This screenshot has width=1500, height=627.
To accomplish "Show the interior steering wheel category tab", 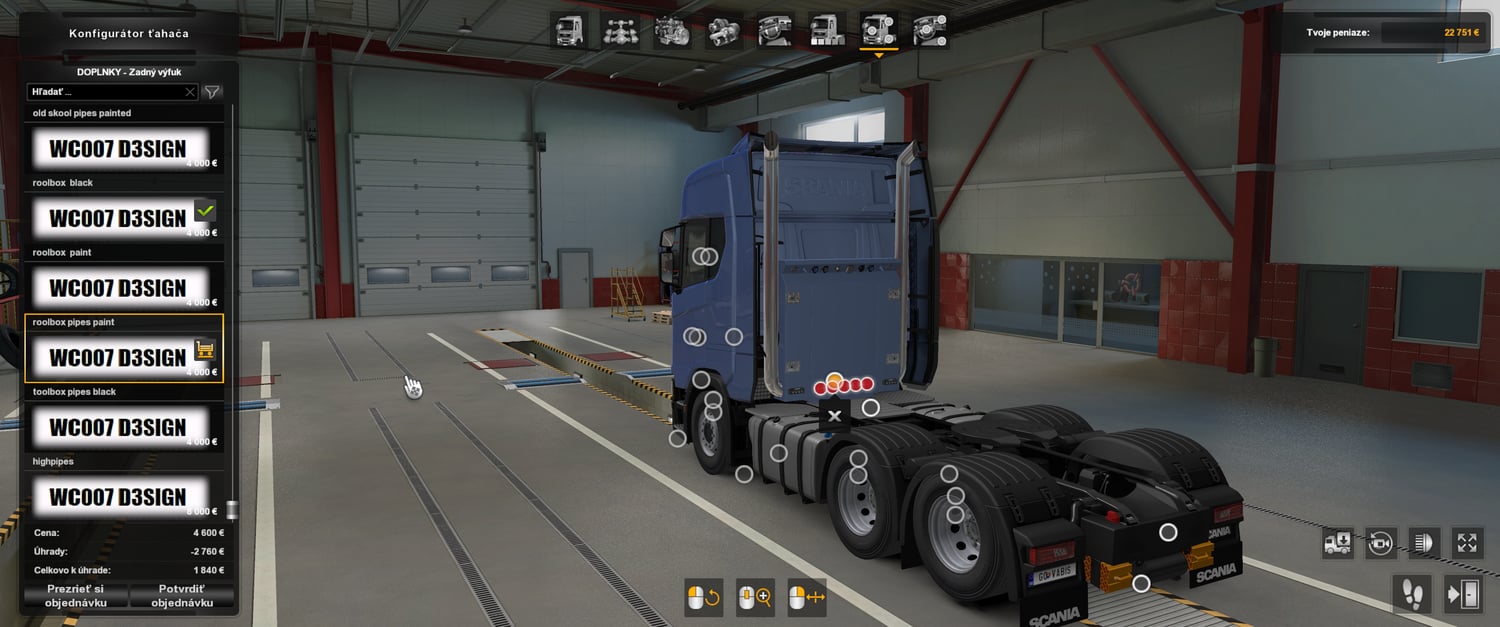I will click(x=775, y=31).
